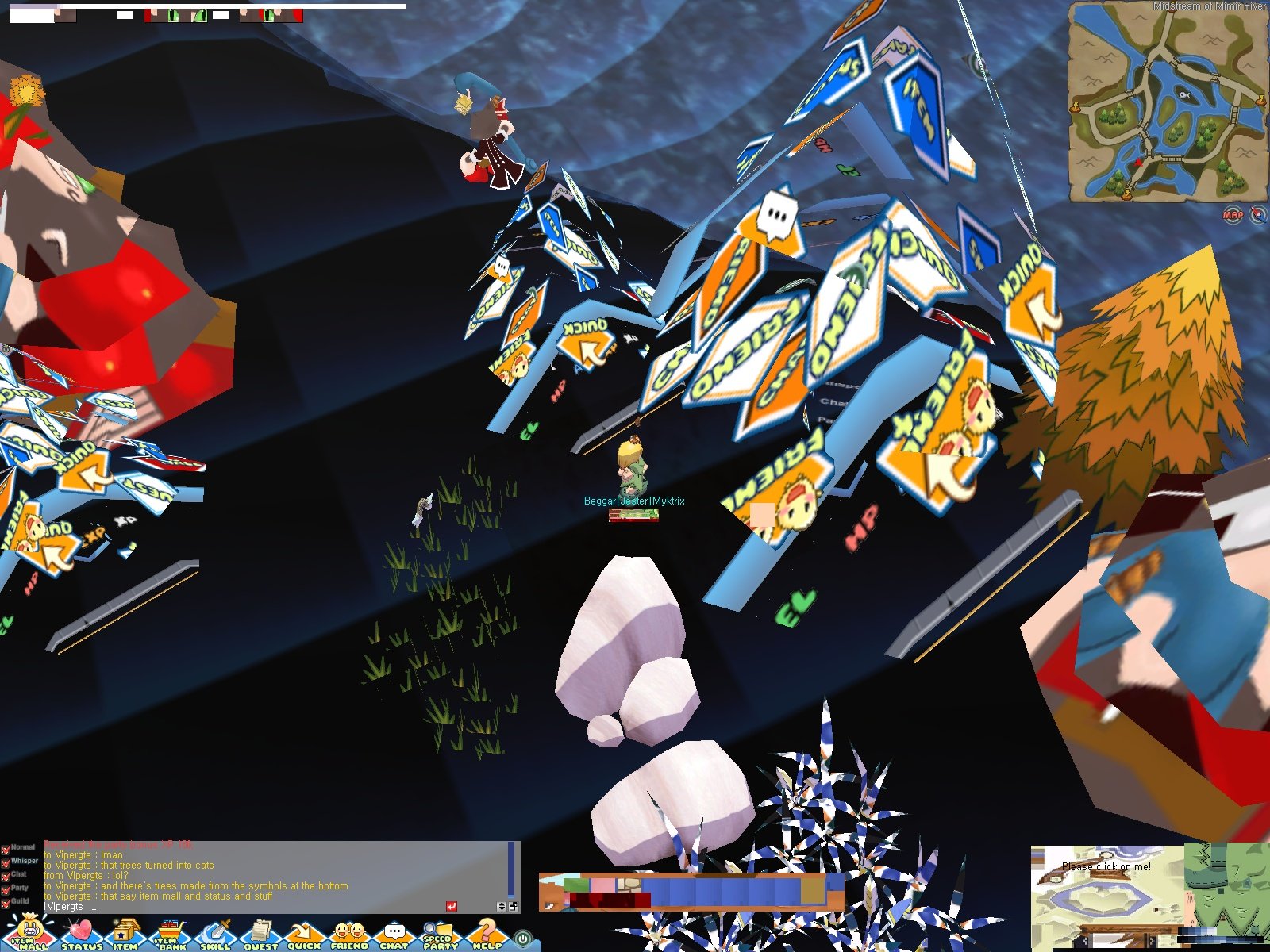
Task: Send the chat message with the red enter button
Action: point(452,905)
